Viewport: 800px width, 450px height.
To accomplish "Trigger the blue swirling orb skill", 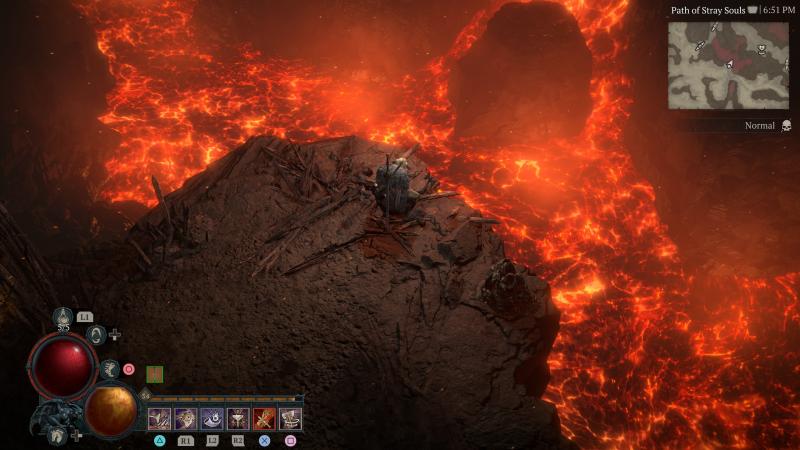I will (212, 419).
